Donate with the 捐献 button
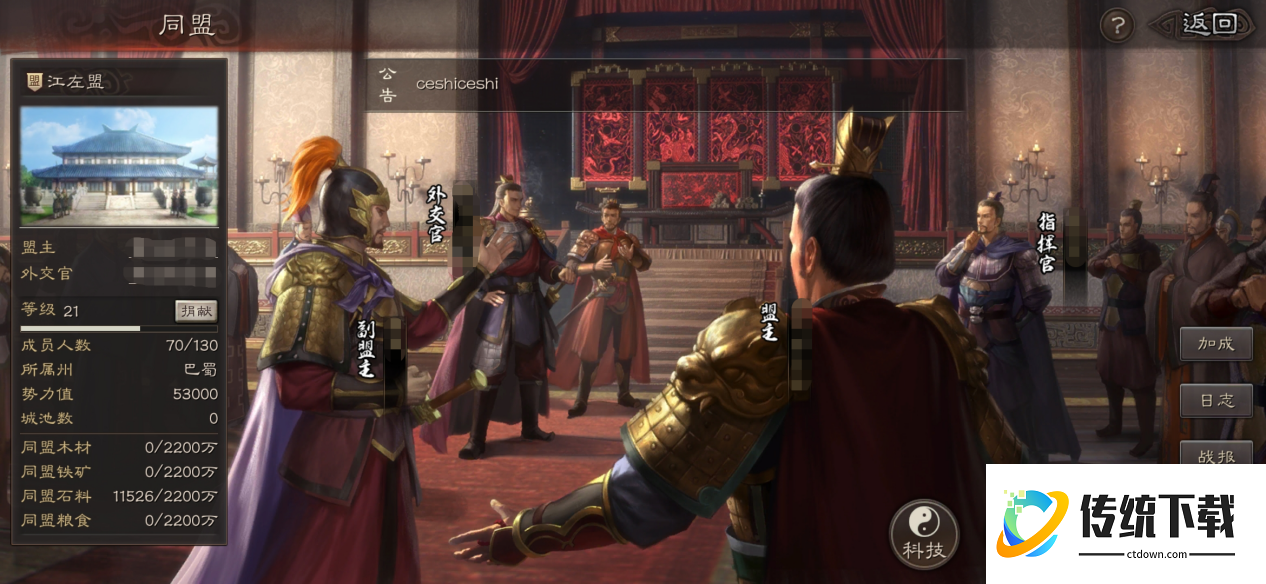1266x584 pixels. (196, 311)
